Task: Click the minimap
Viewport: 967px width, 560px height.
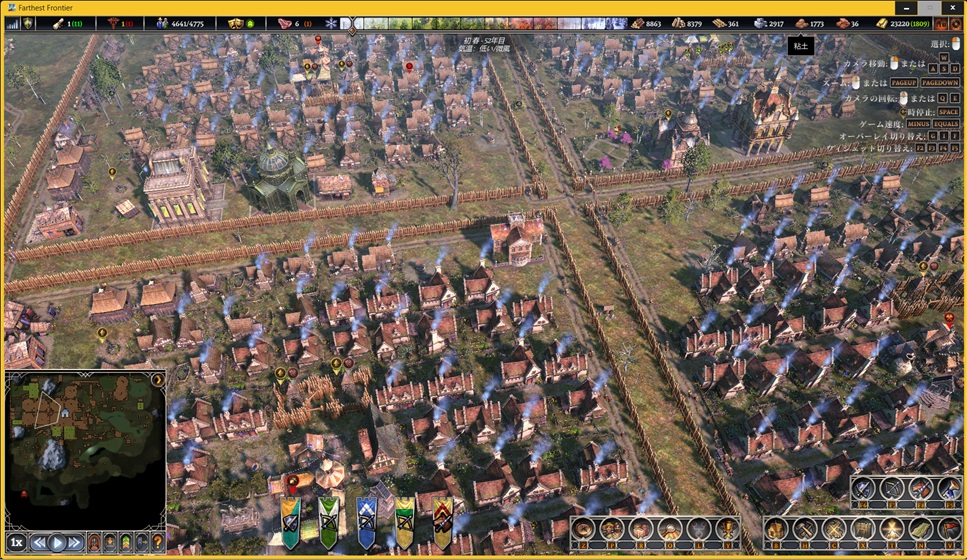Action: point(85,448)
